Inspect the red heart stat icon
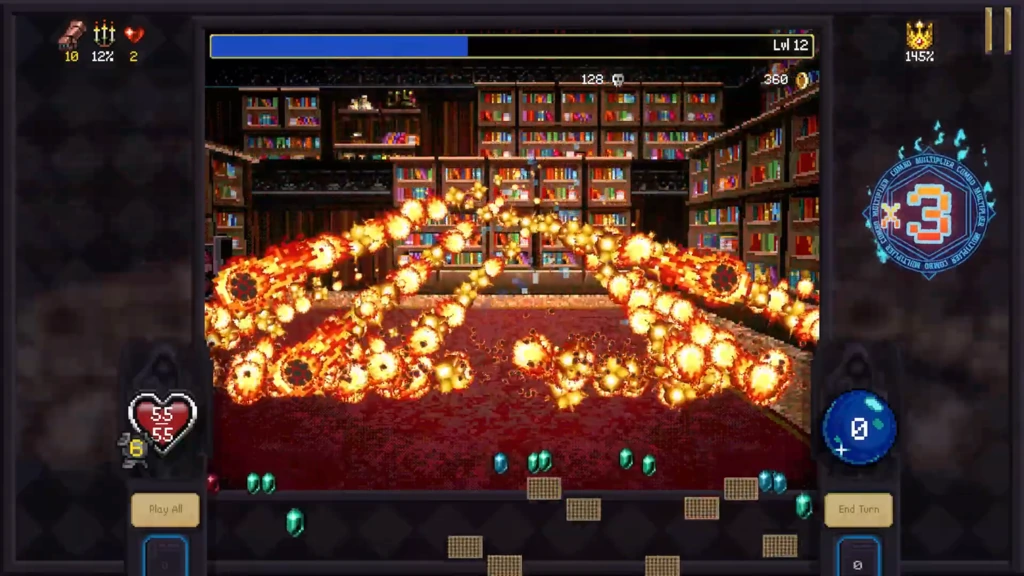The height and width of the screenshot is (576, 1024). click(134, 35)
